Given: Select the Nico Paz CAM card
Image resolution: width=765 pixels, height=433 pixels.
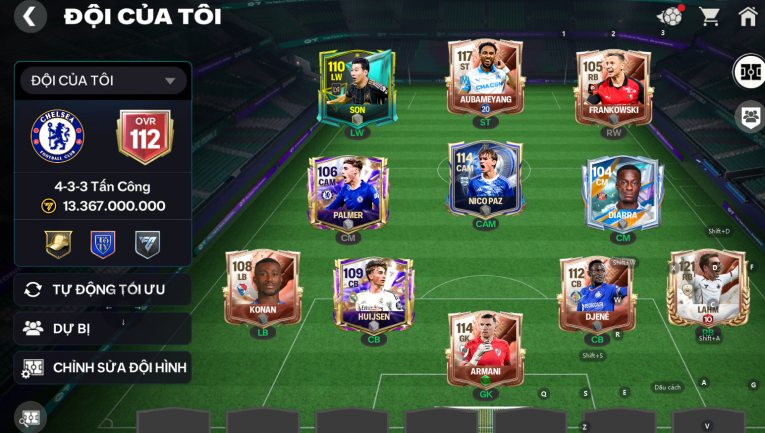Looking at the screenshot, I should [485, 183].
